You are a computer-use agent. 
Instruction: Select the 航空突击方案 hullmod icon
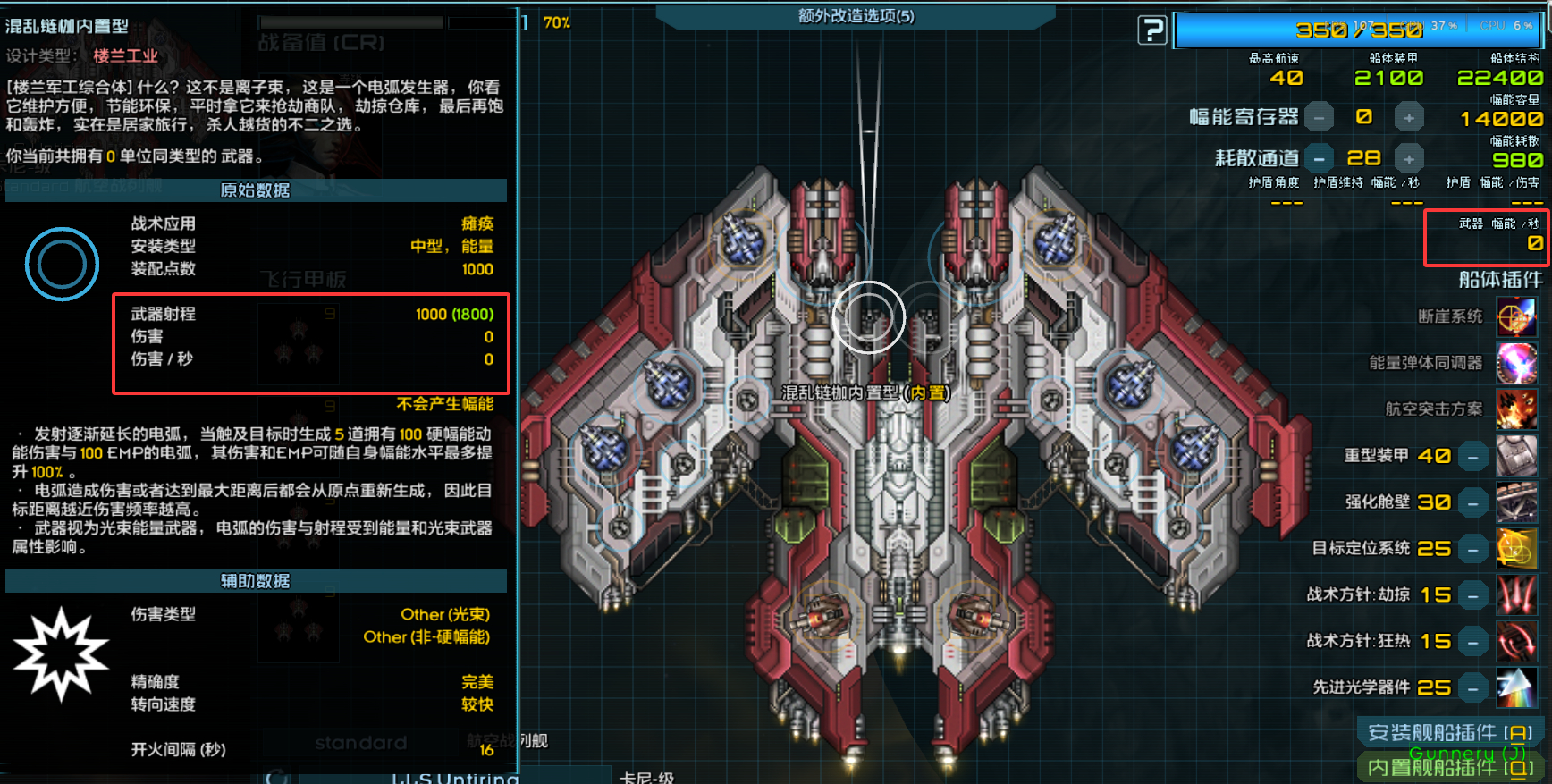coord(1516,409)
